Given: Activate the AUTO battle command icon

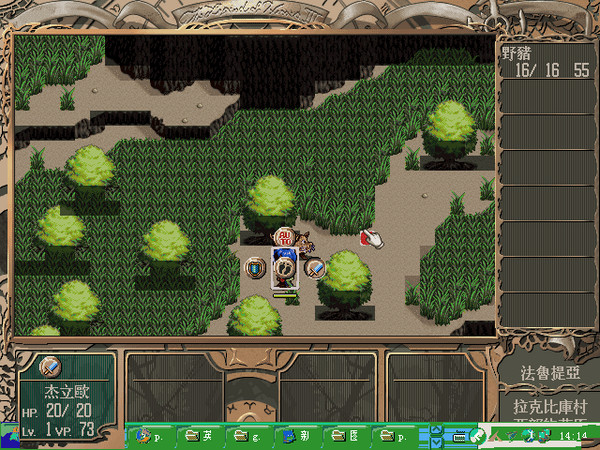Looking at the screenshot, I should pyautogui.click(x=285, y=239).
